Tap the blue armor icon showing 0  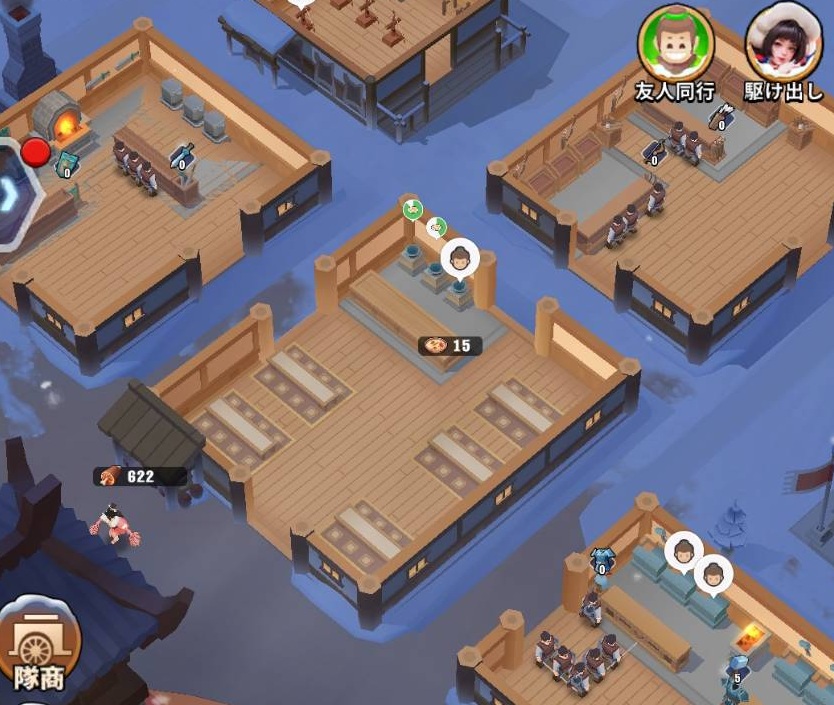(x=601, y=559)
